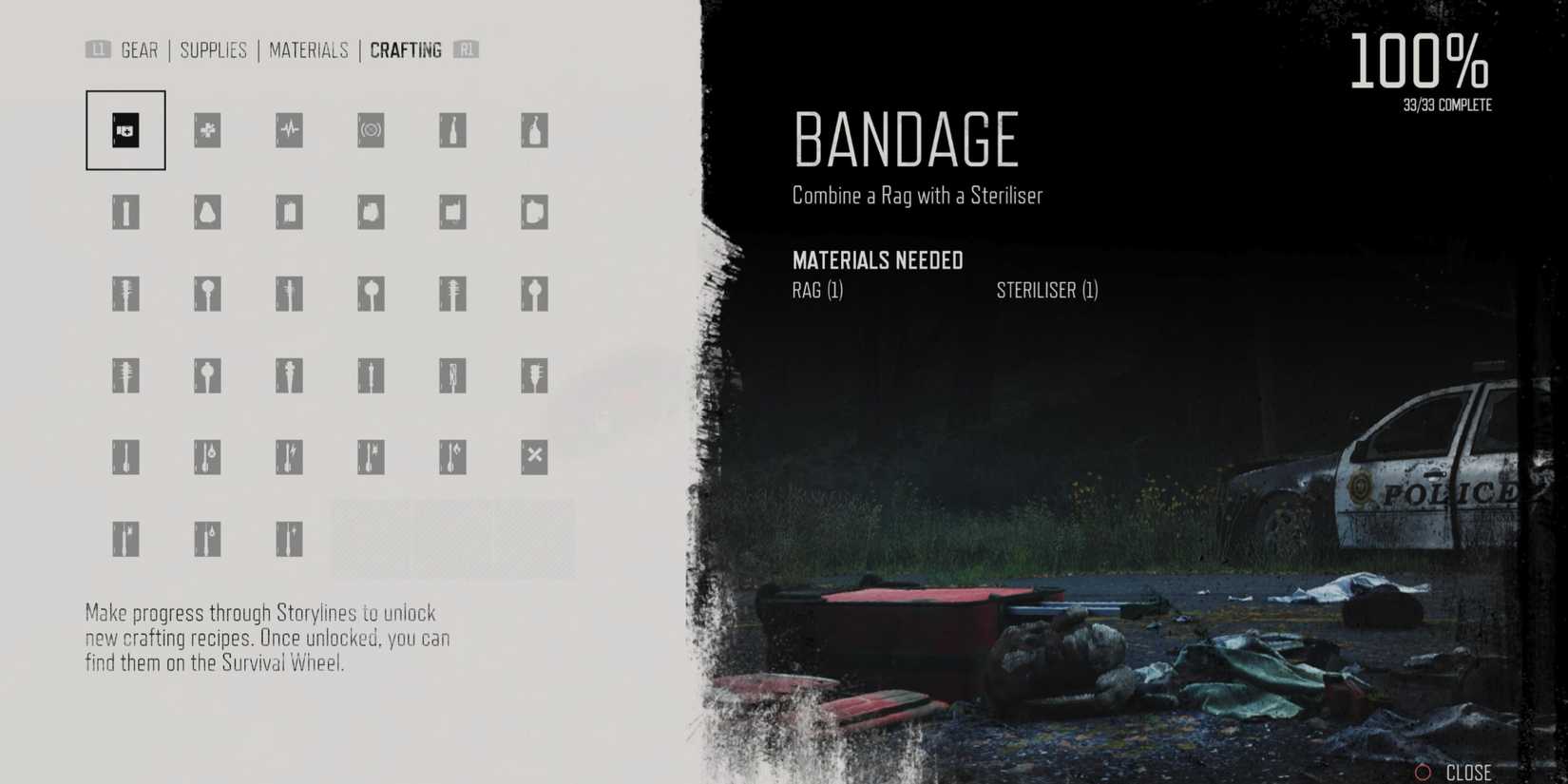This screenshot has width=1568, height=784.
Task: Select the crossed weapons recipe icon
Action: 533,457
